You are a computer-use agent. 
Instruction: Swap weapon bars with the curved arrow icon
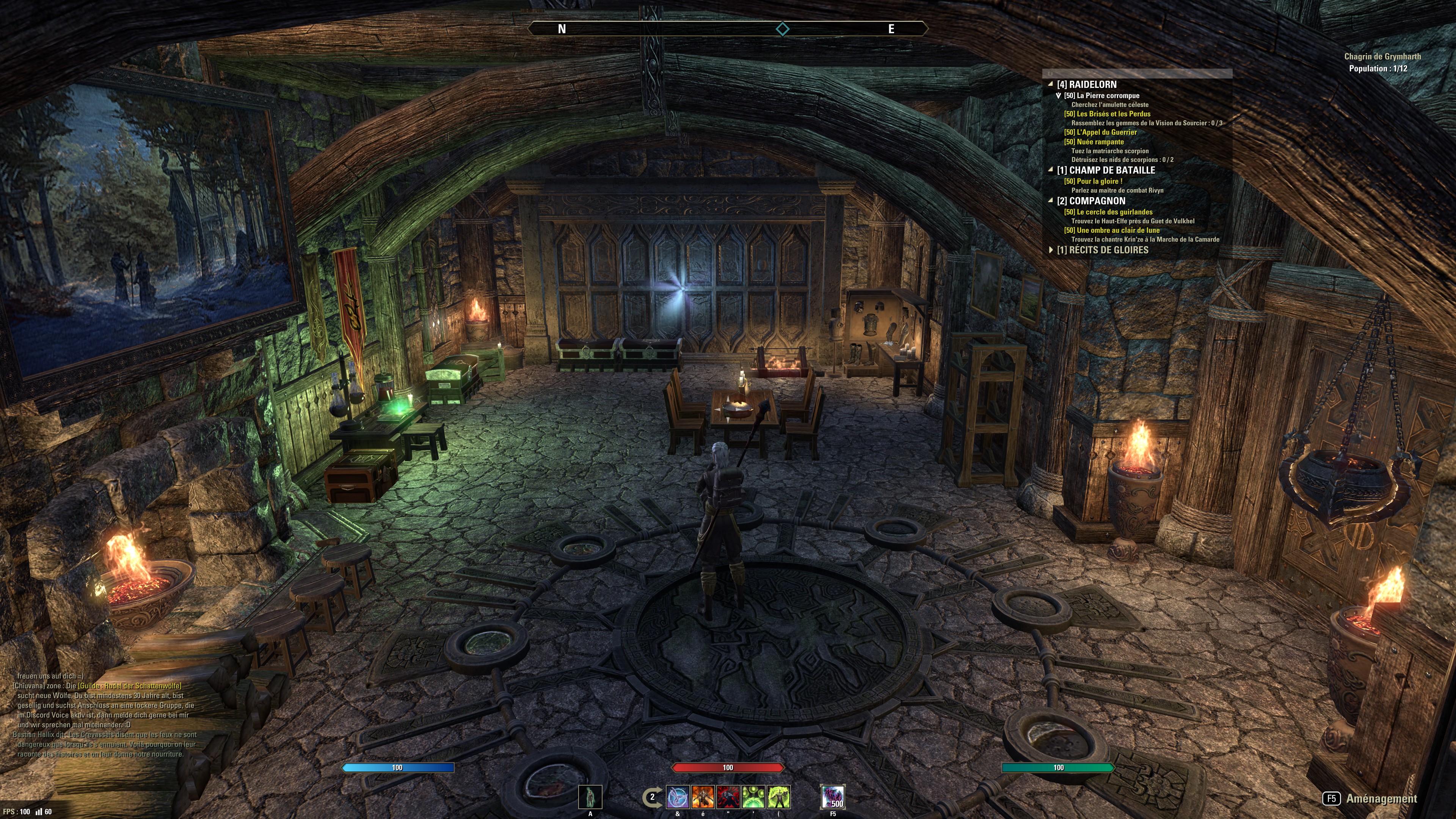(652, 797)
